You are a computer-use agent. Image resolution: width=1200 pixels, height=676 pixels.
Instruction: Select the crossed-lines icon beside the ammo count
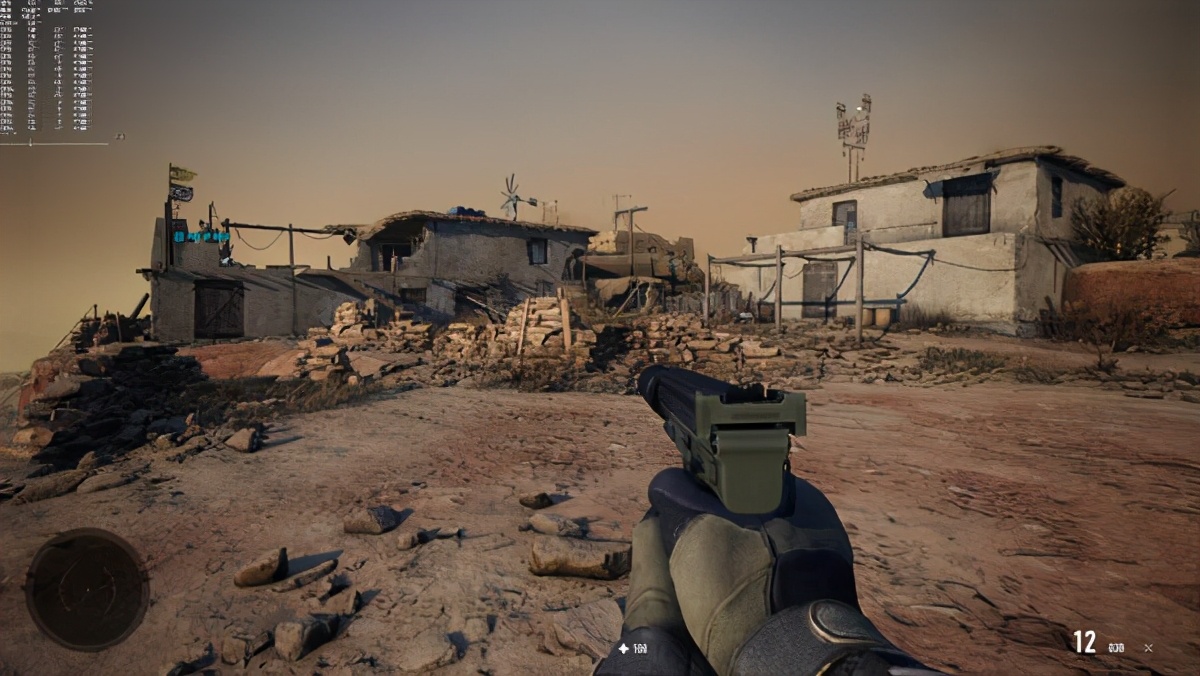1148,648
